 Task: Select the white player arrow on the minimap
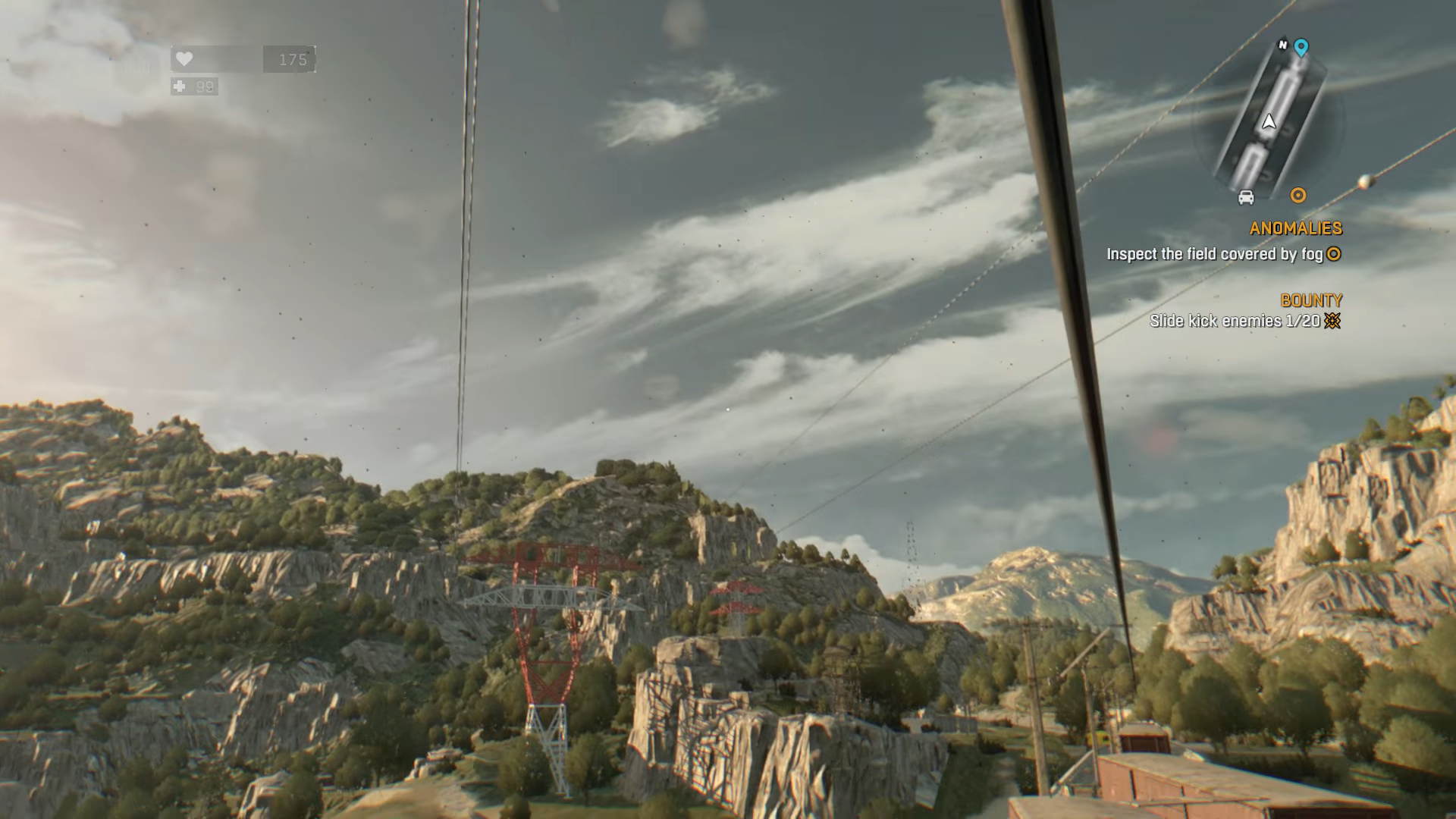(1269, 121)
